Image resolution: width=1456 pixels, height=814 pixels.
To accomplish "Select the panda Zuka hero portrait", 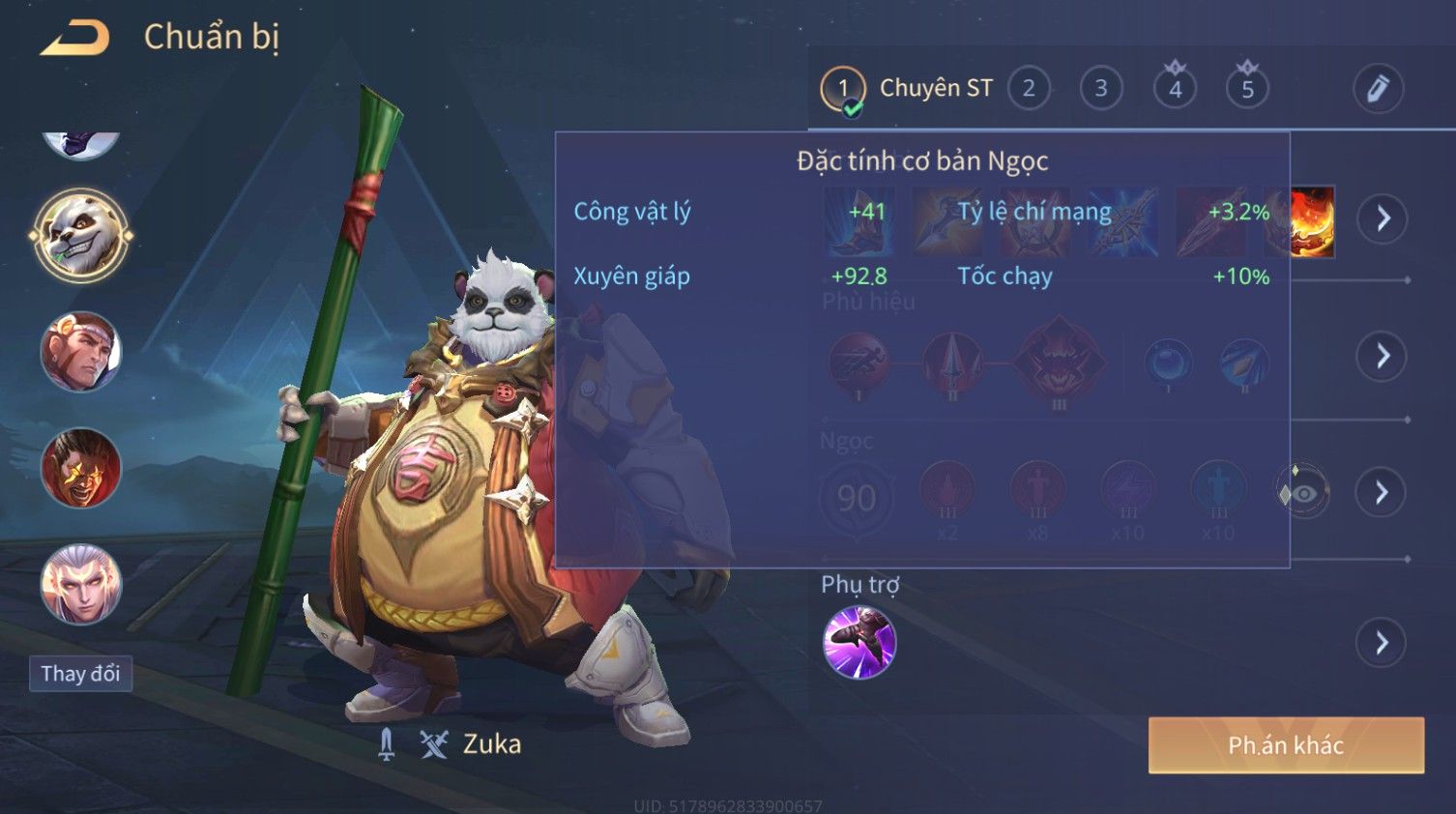I will pos(81,235).
